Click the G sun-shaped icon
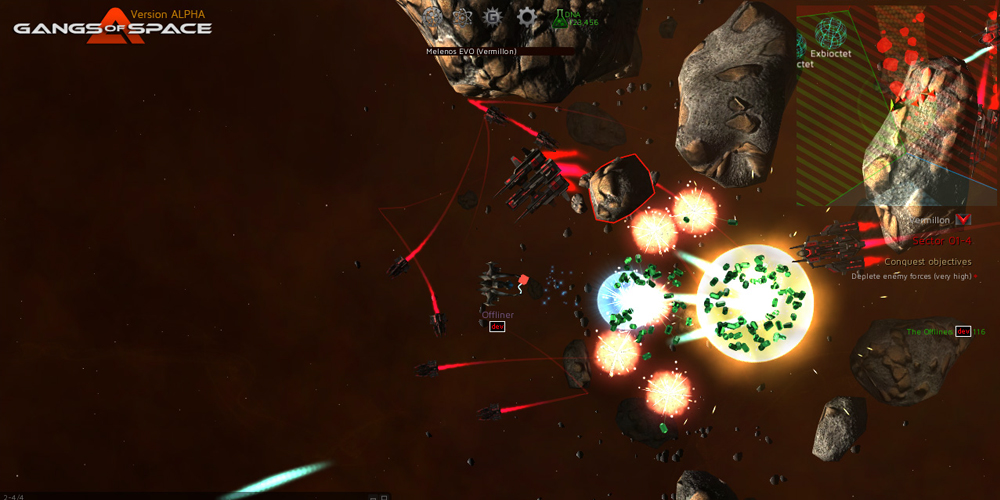The height and width of the screenshot is (500, 1000). click(x=492, y=16)
